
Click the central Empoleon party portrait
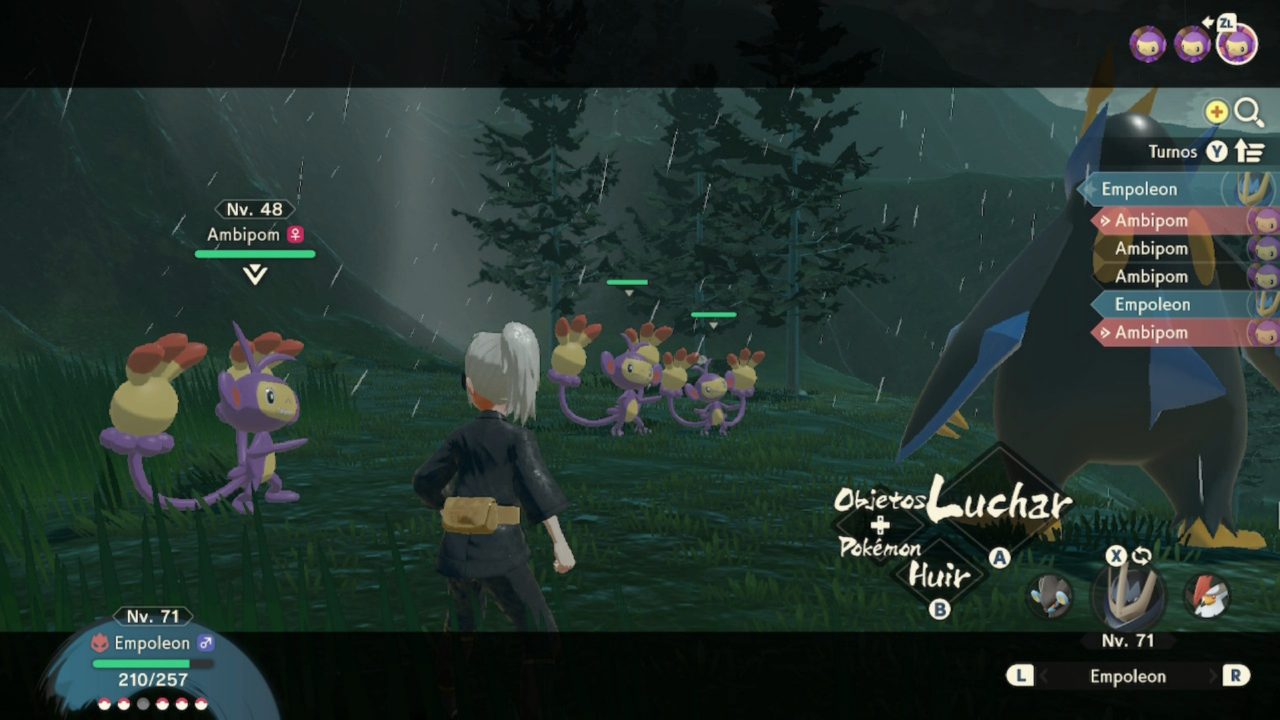coord(1128,594)
